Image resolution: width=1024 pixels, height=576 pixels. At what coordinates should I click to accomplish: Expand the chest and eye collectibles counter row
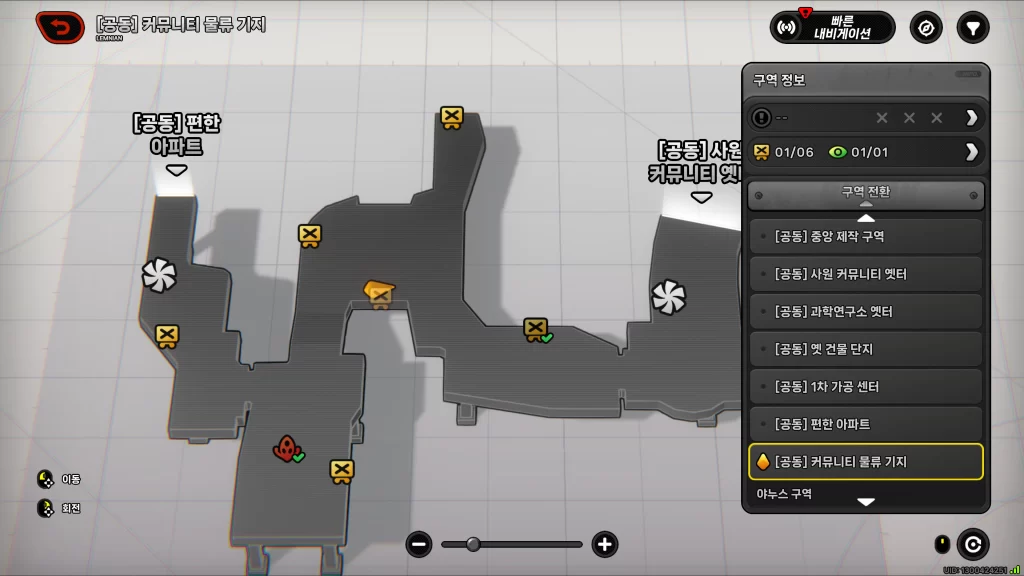(x=970, y=152)
